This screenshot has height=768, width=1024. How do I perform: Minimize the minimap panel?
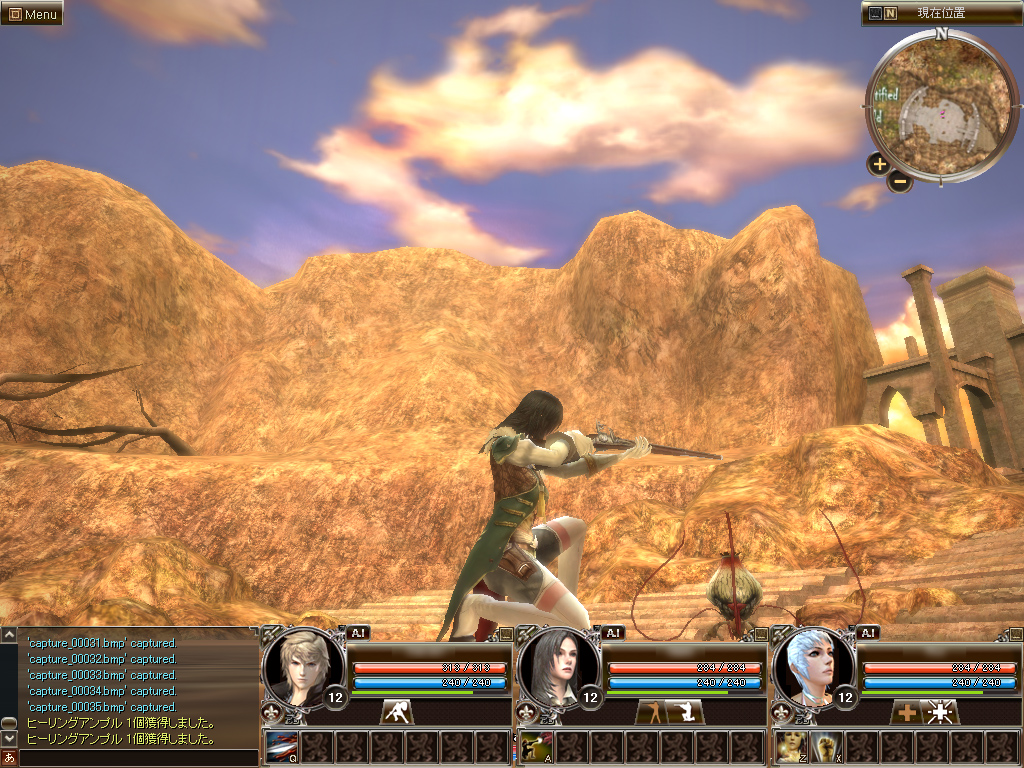pyautogui.click(x=875, y=14)
